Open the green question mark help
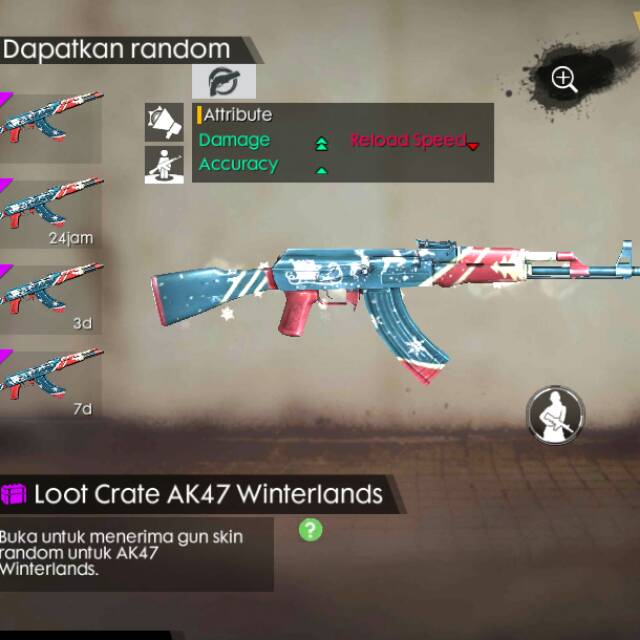The image size is (640, 640). pyautogui.click(x=311, y=529)
